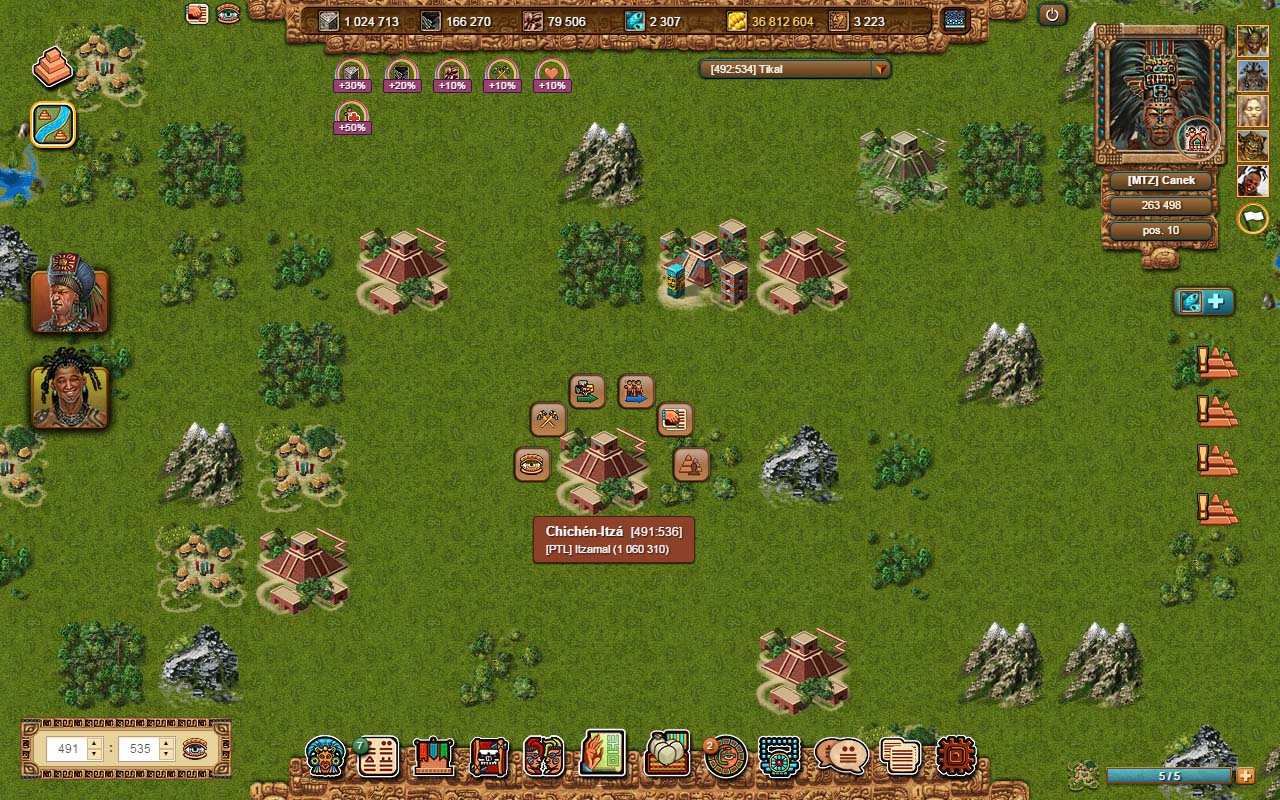This screenshot has height=800, width=1280.
Task: Open the round calendar icon with badge 2
Action: [725, 757]
